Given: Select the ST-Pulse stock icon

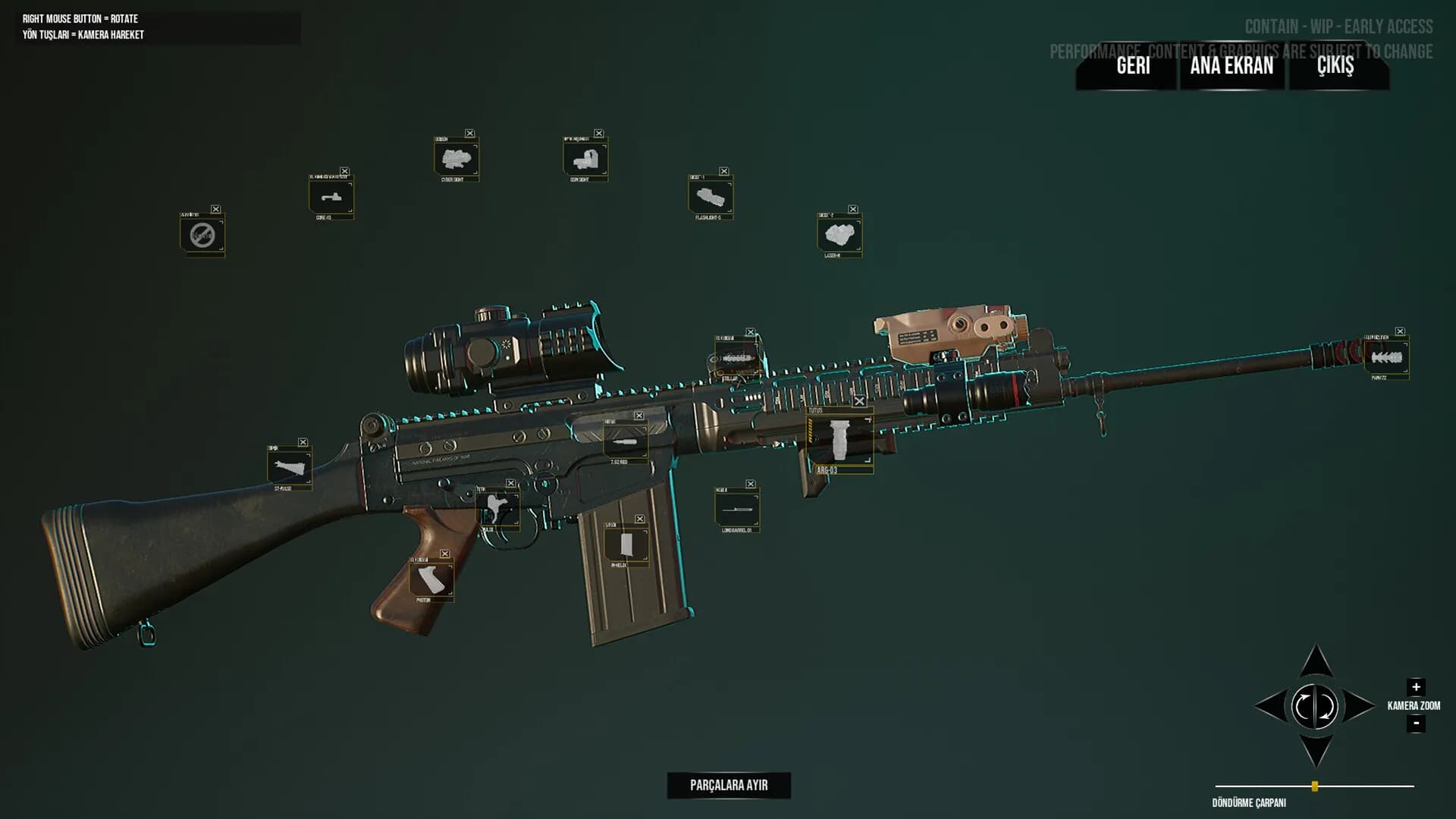Looking at the screenshot, I should [290, 466].
